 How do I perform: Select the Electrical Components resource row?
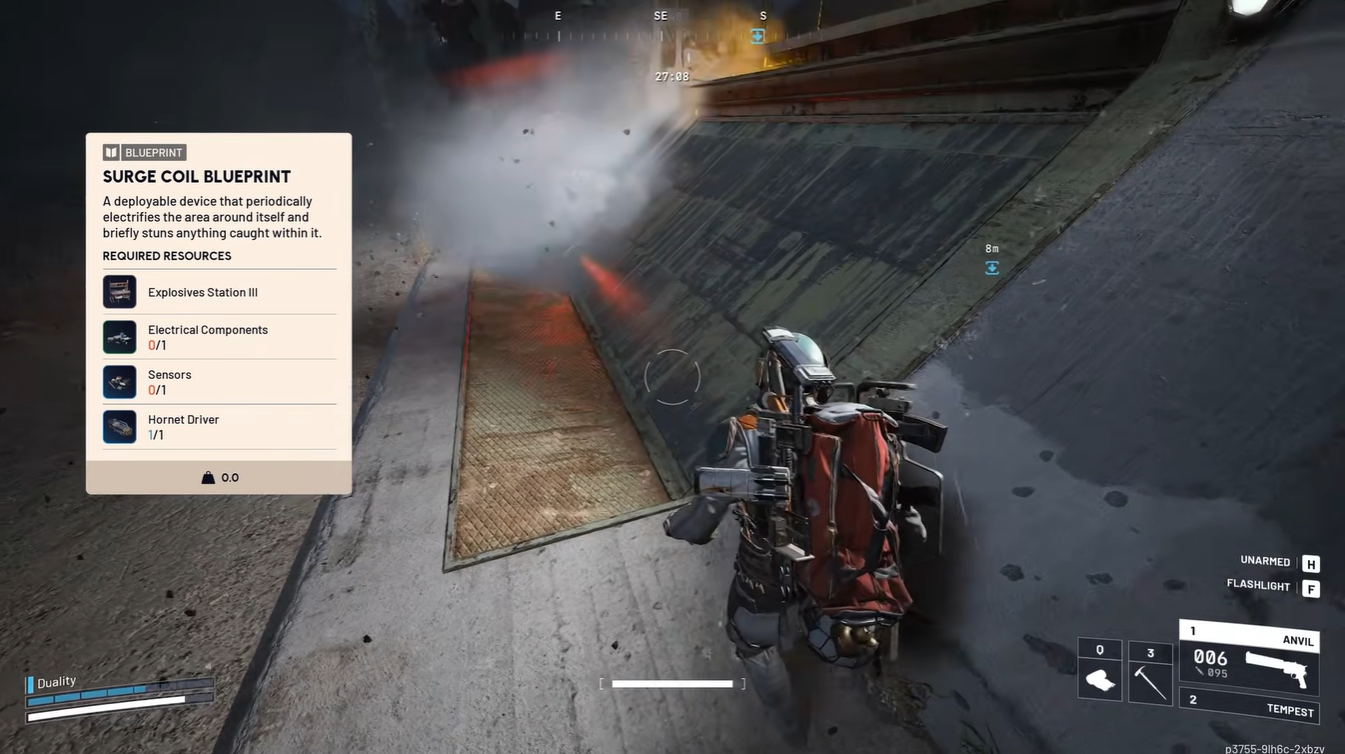[219, 337]
